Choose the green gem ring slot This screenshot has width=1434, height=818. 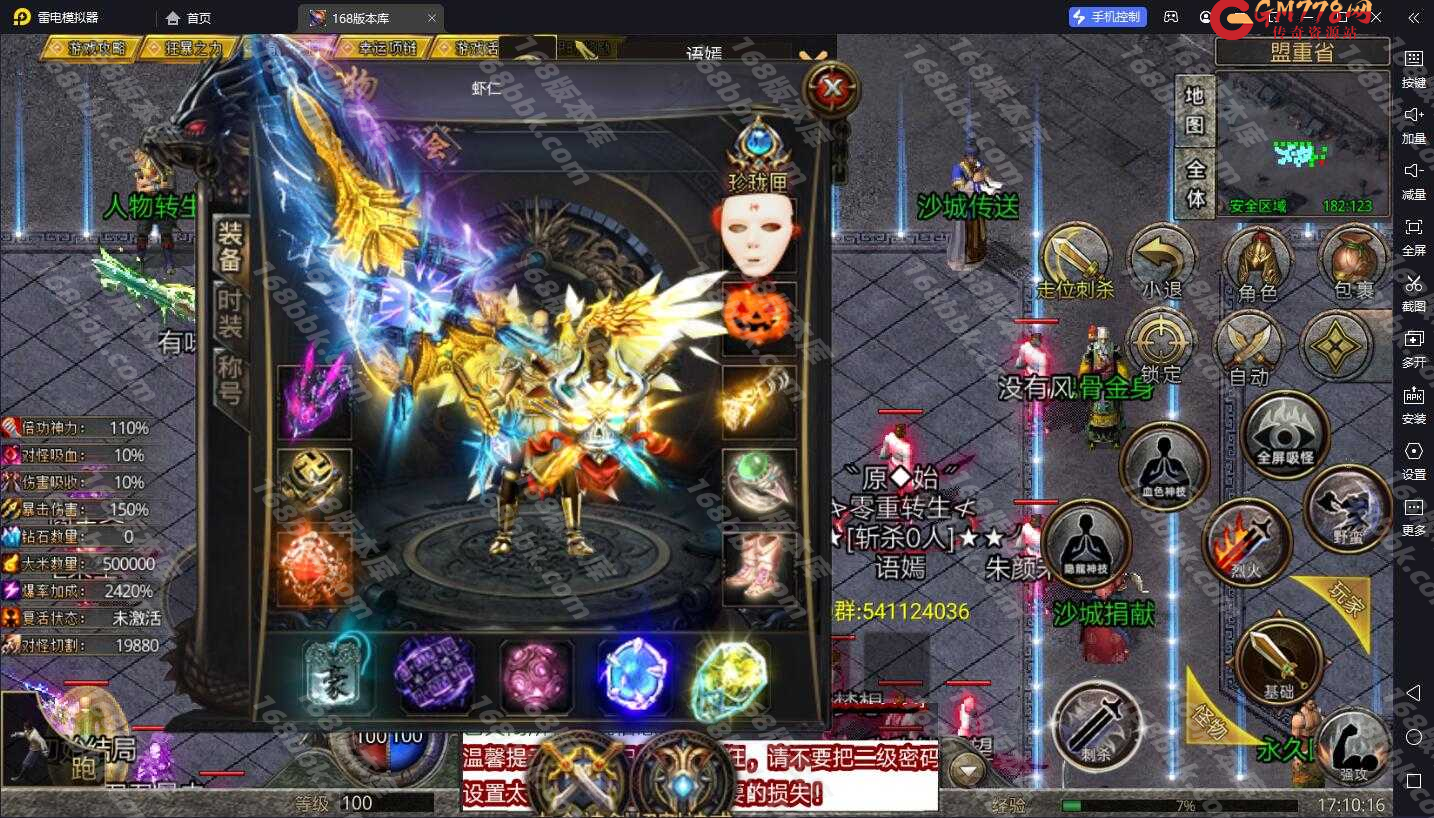pos(758,484)
